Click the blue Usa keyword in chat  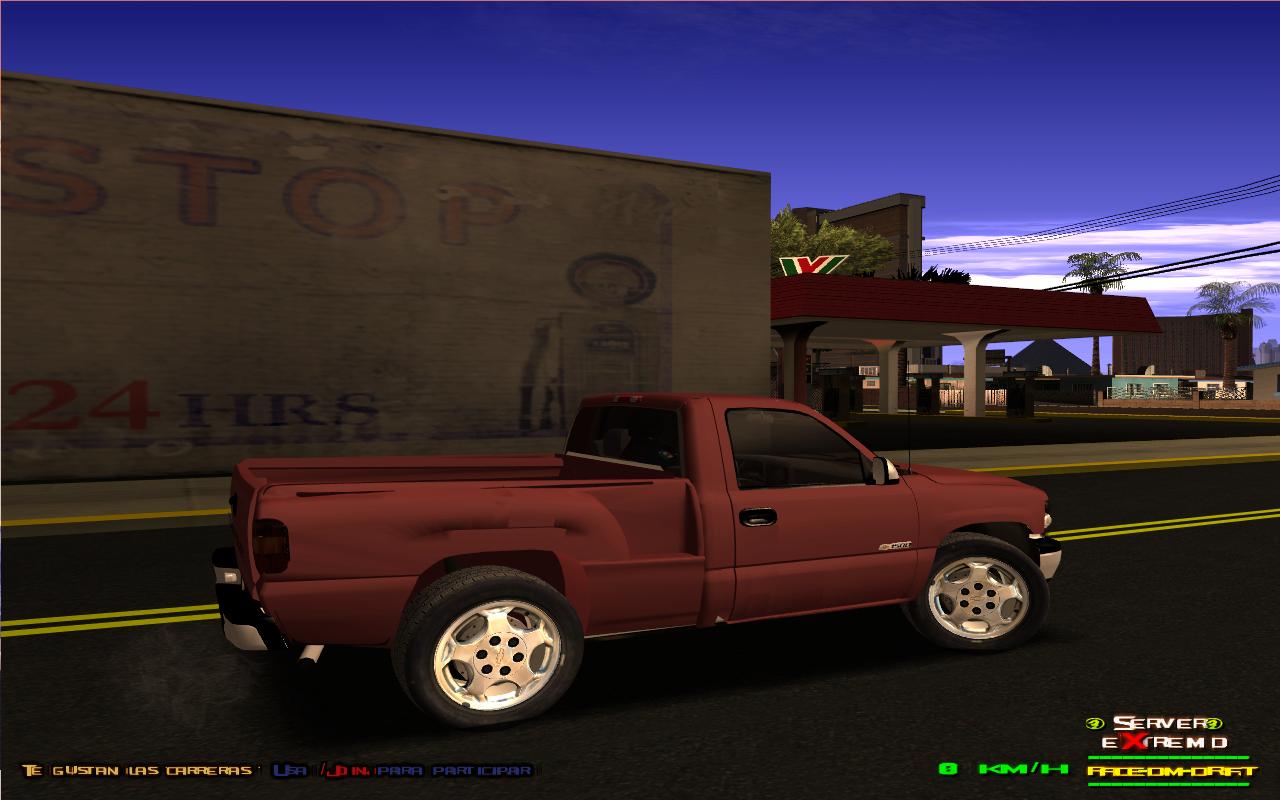(289, 771)
